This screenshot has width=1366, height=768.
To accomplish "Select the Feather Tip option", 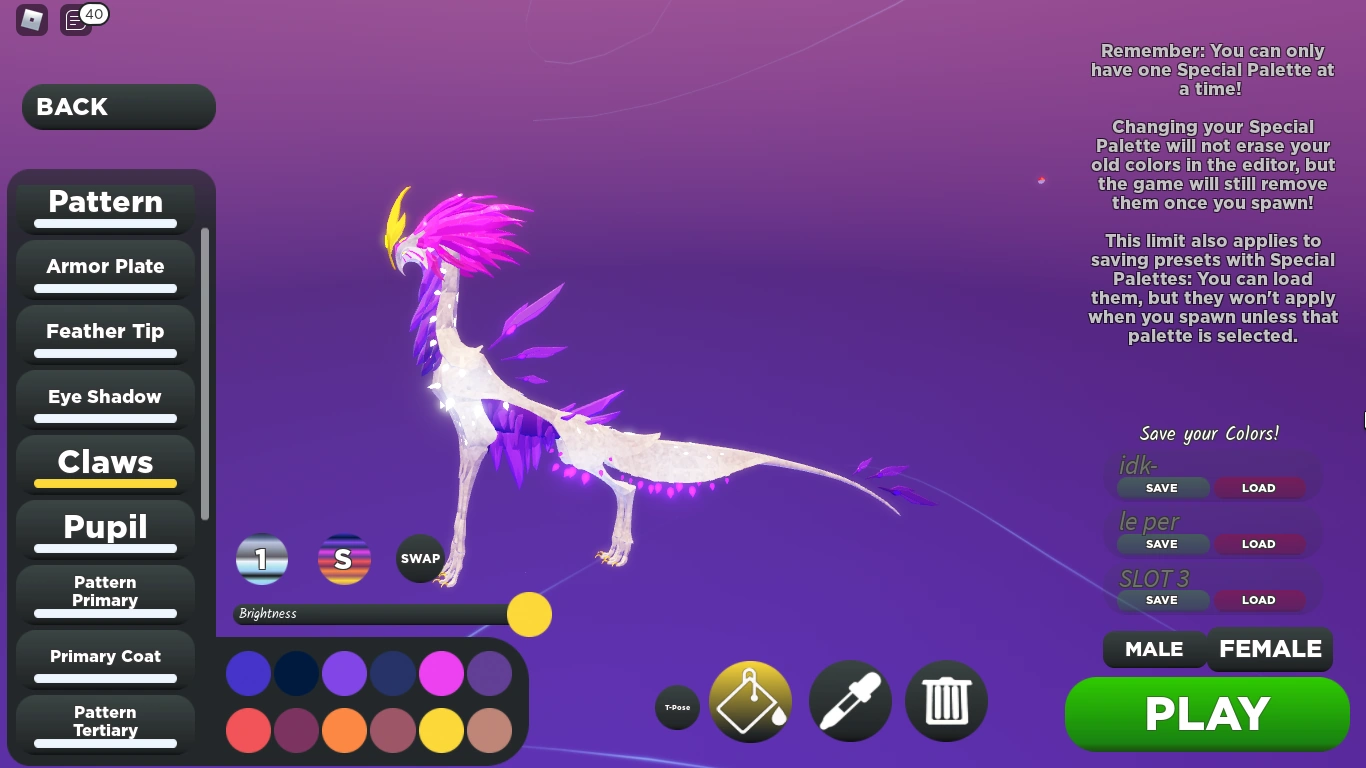I will [104, 331].
